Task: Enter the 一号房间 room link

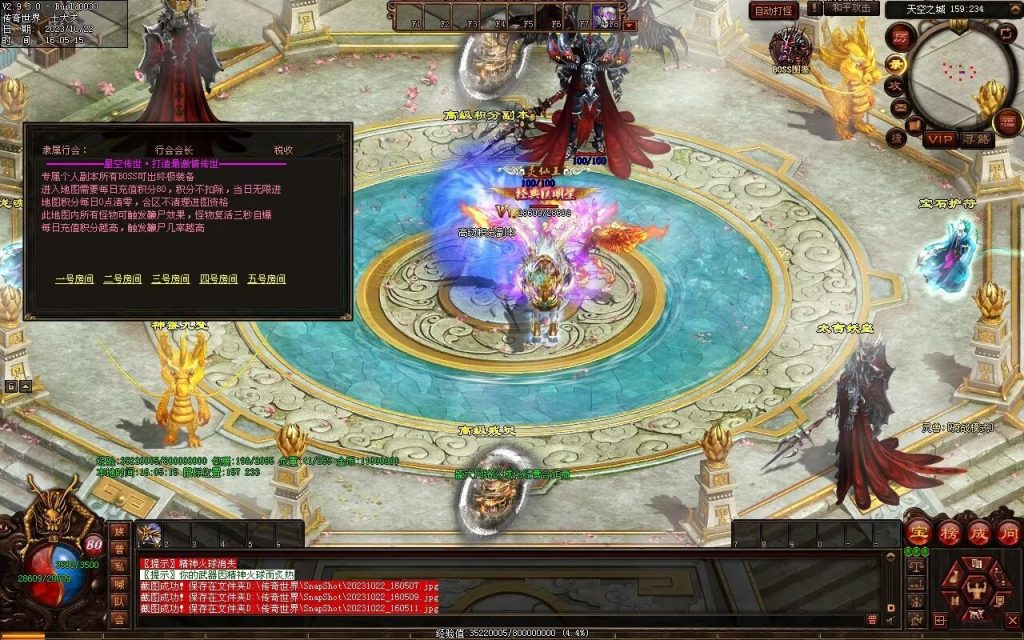Action: 74,279
